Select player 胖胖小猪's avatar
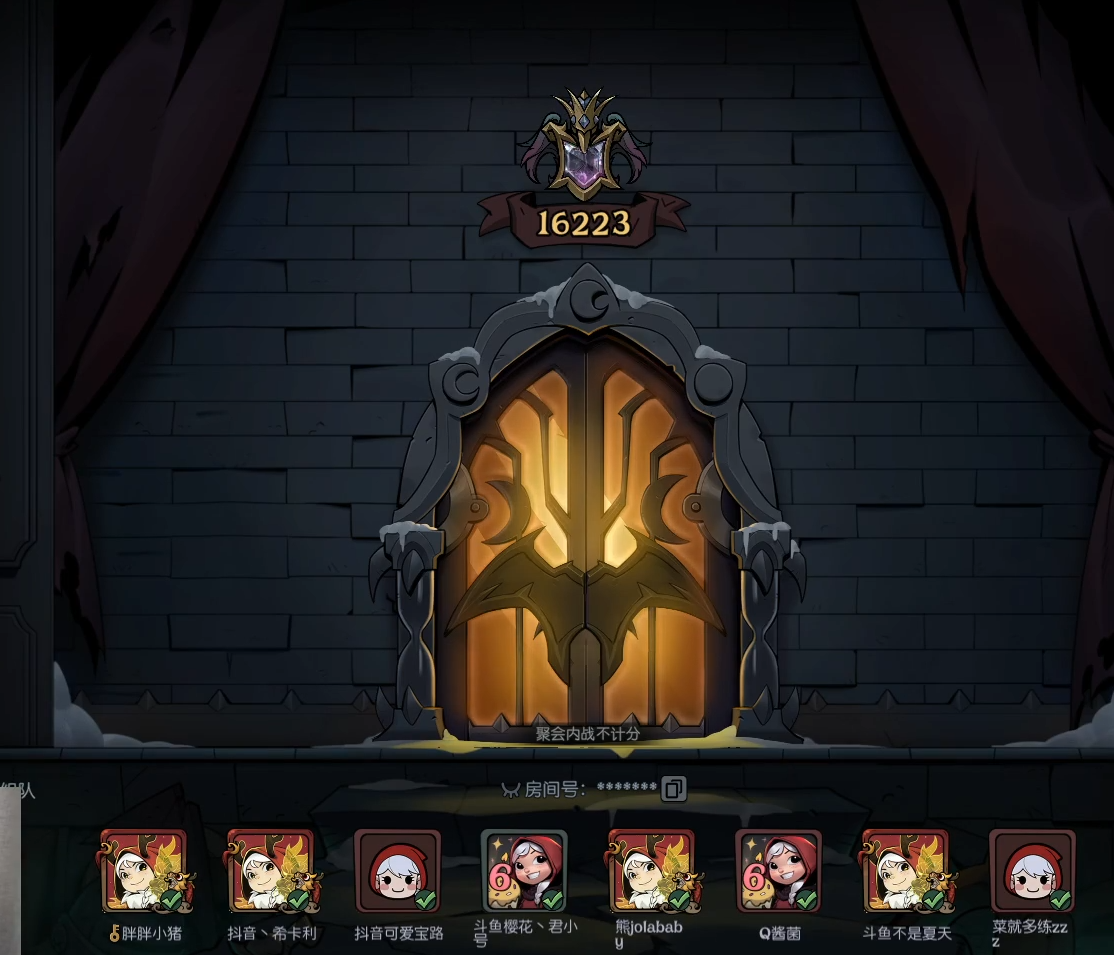This screenshot has width=1114, height=955. [144, 872]
